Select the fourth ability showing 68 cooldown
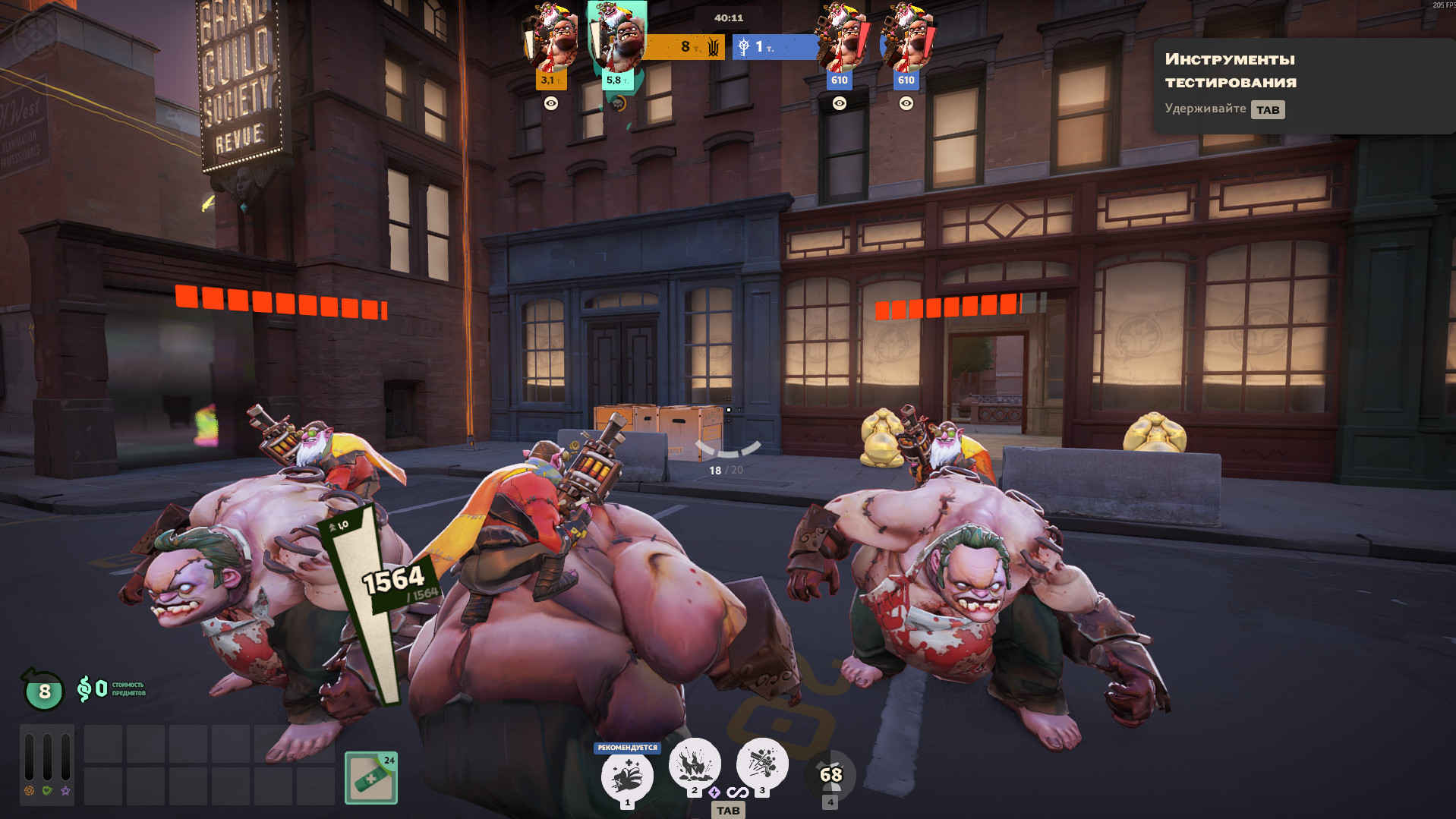Viewport: 1456px width, 819px height. pyautogui.click(x=830, y=775)
